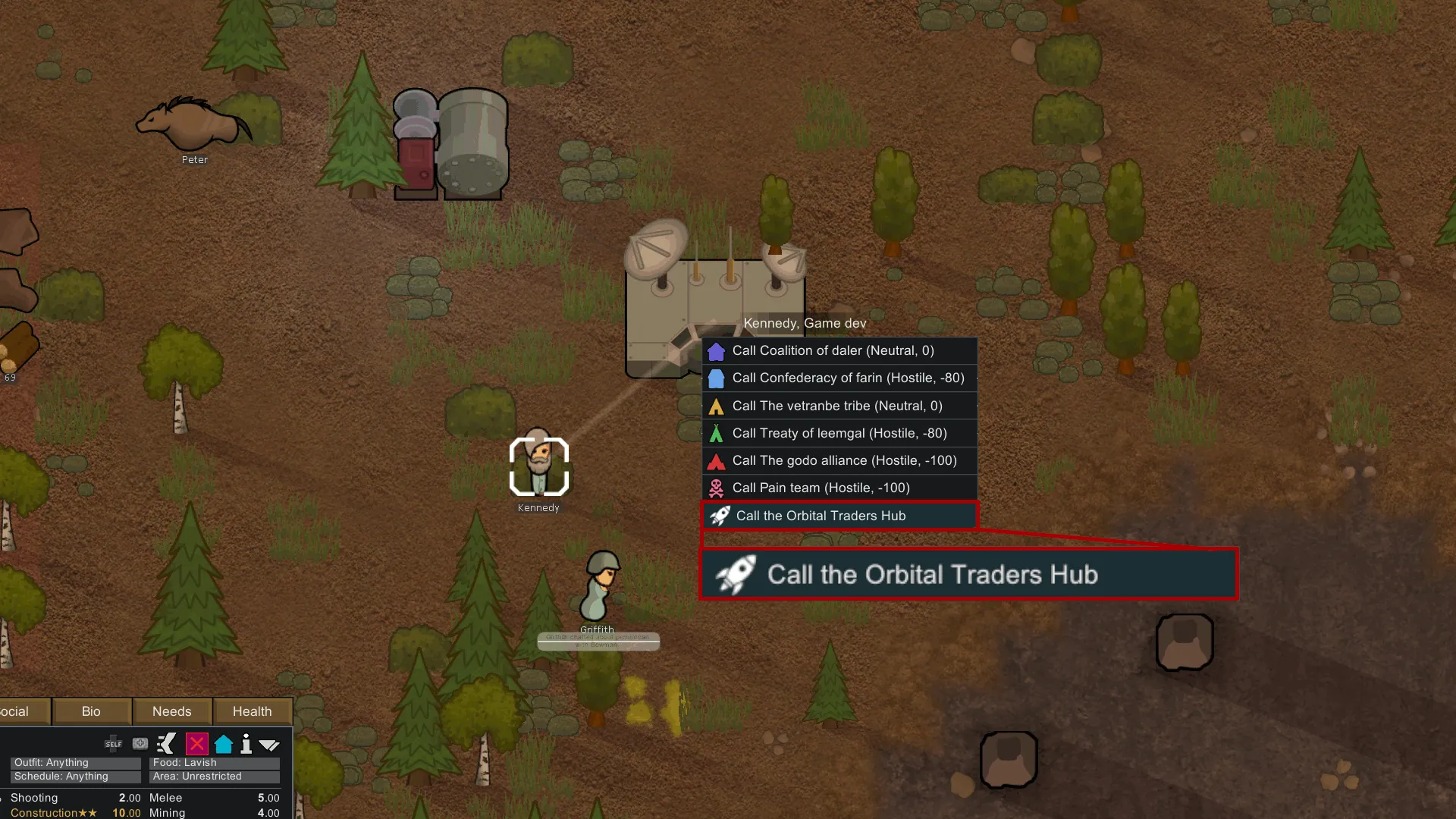The height and width of the screenshot is (819, 1456).
Task: Change the Outfit: Anything setting
Action: point(76,763)
